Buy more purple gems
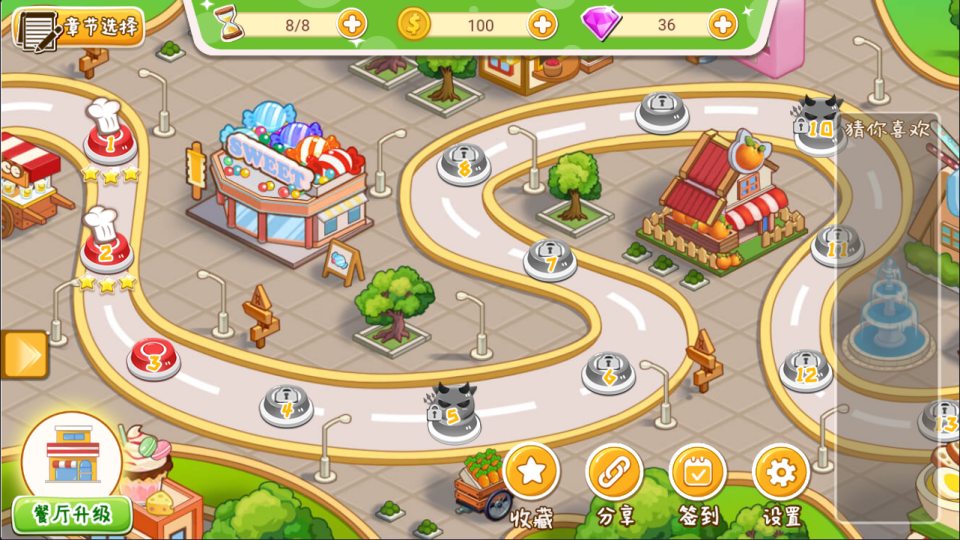Screen dimensions: 960x540 (x=723, y=23)
